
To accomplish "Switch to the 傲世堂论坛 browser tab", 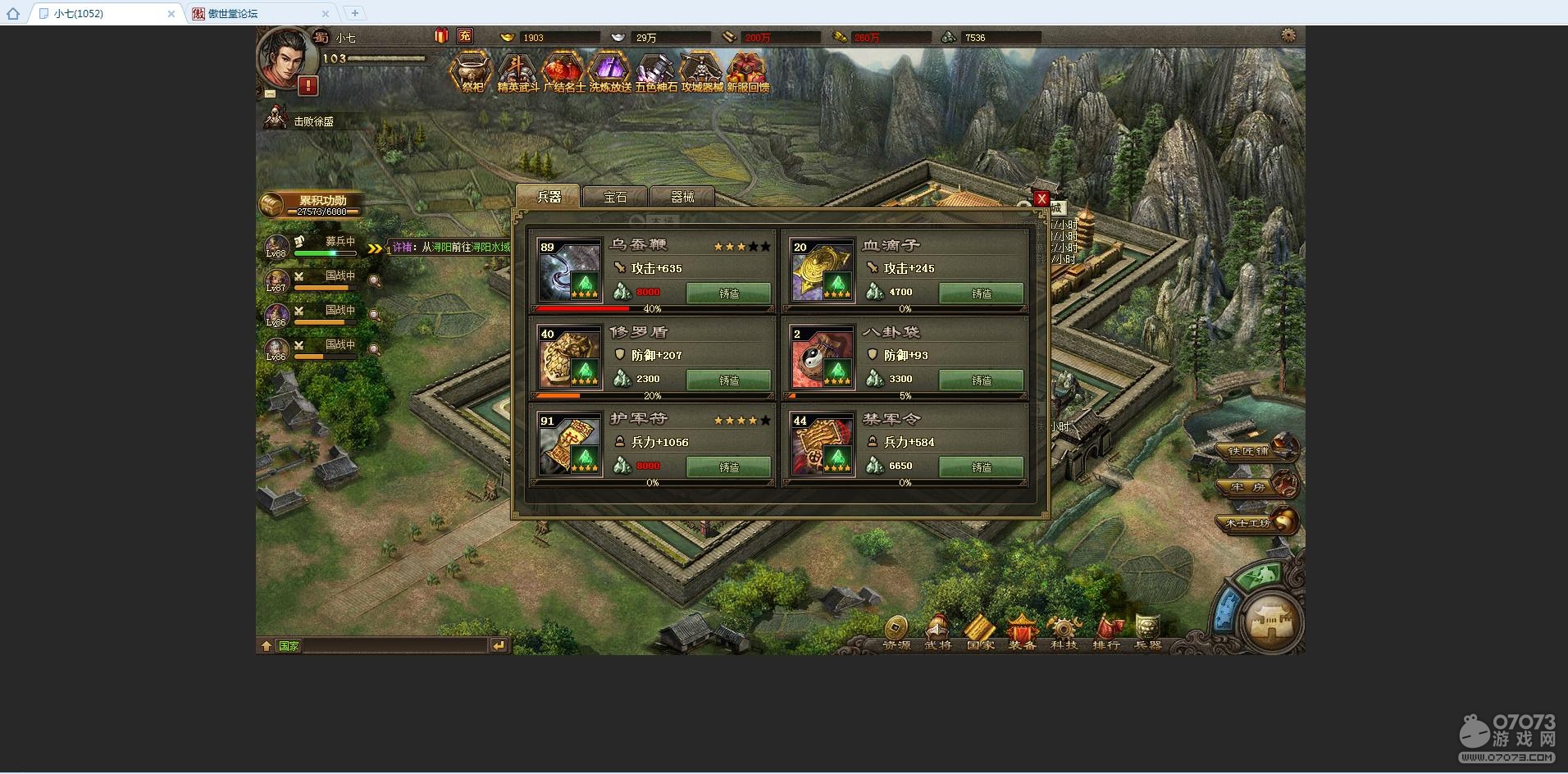I will click(254, 13).
